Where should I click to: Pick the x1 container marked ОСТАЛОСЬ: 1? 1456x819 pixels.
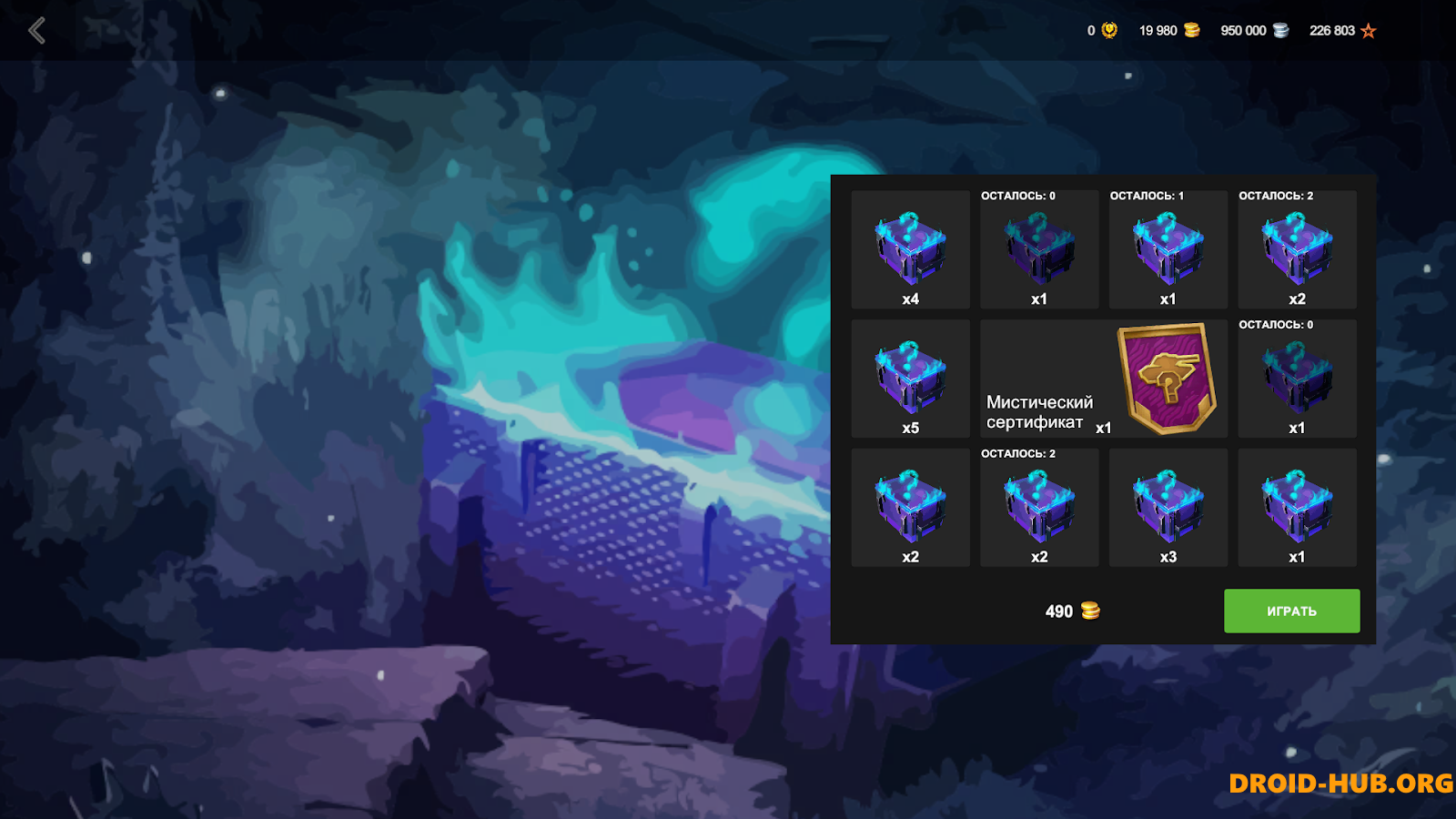pos(1168,250)
